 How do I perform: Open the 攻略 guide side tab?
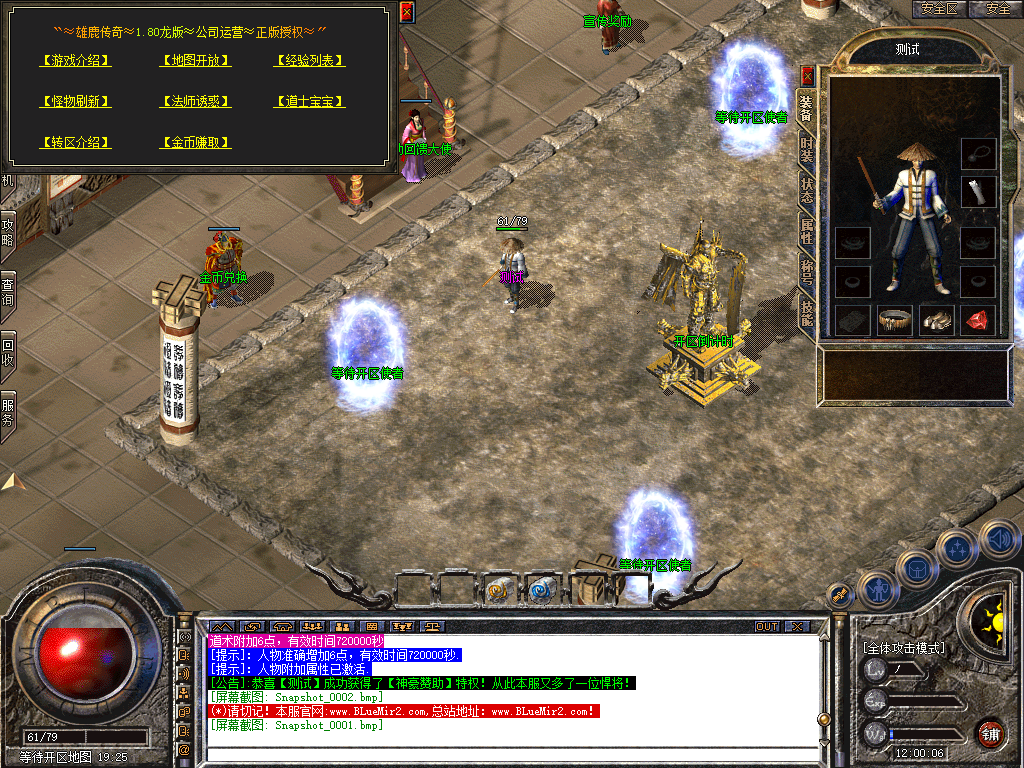[8, 230]
